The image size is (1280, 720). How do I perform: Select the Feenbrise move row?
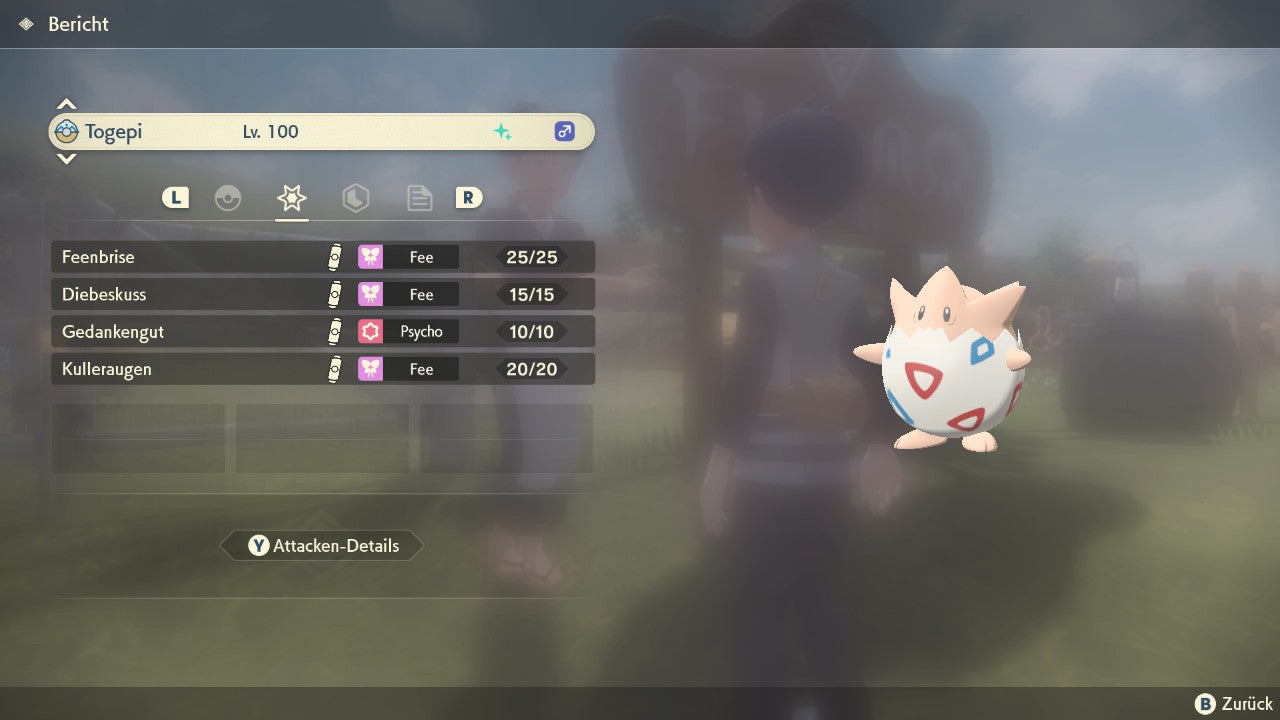point(322,257)
